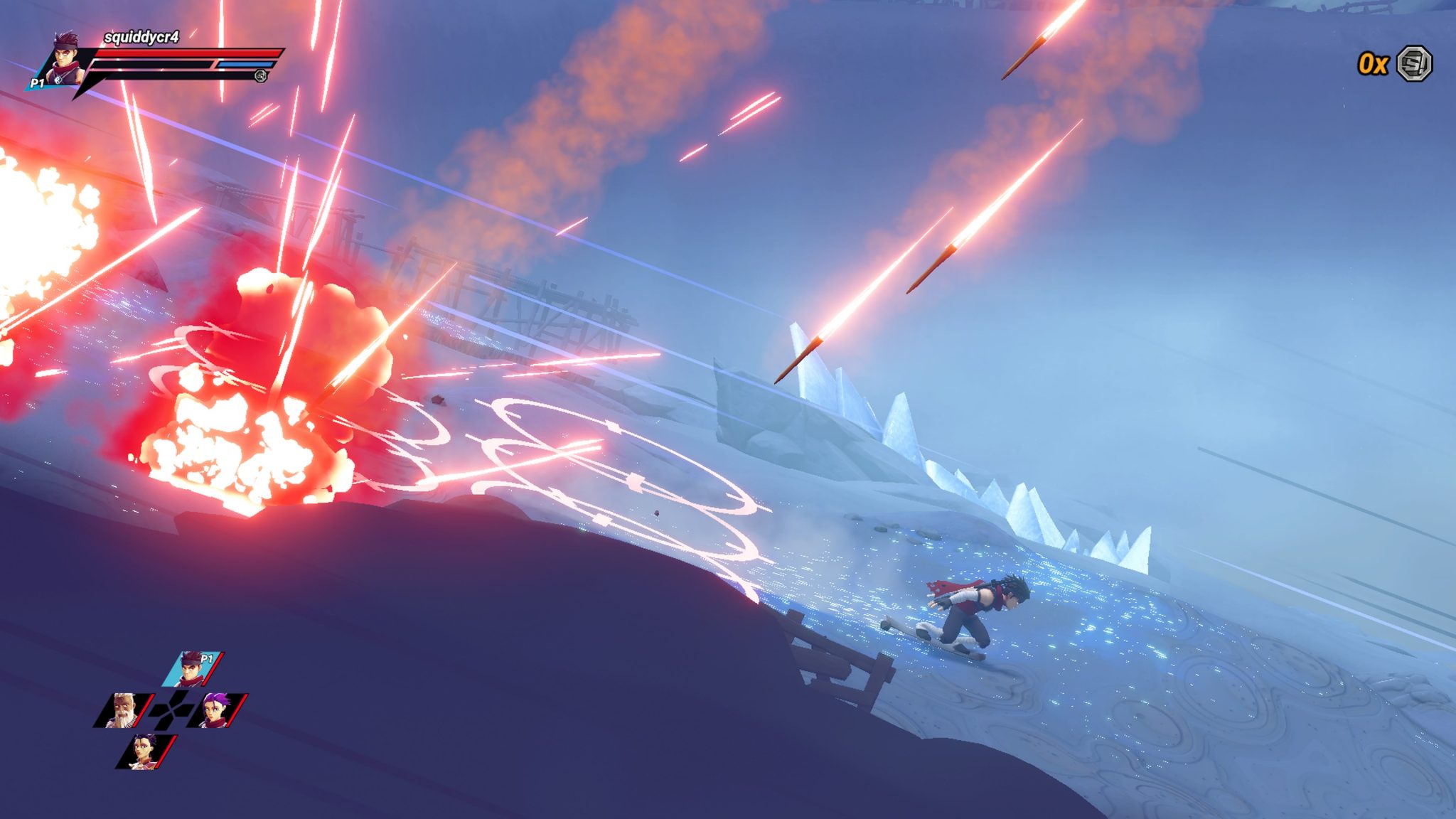Select the purple-haired fighter's portrait on the swap wheel
Viewport: 1456px width, 819px height.
pyautogui.click(x=216, y=710)
